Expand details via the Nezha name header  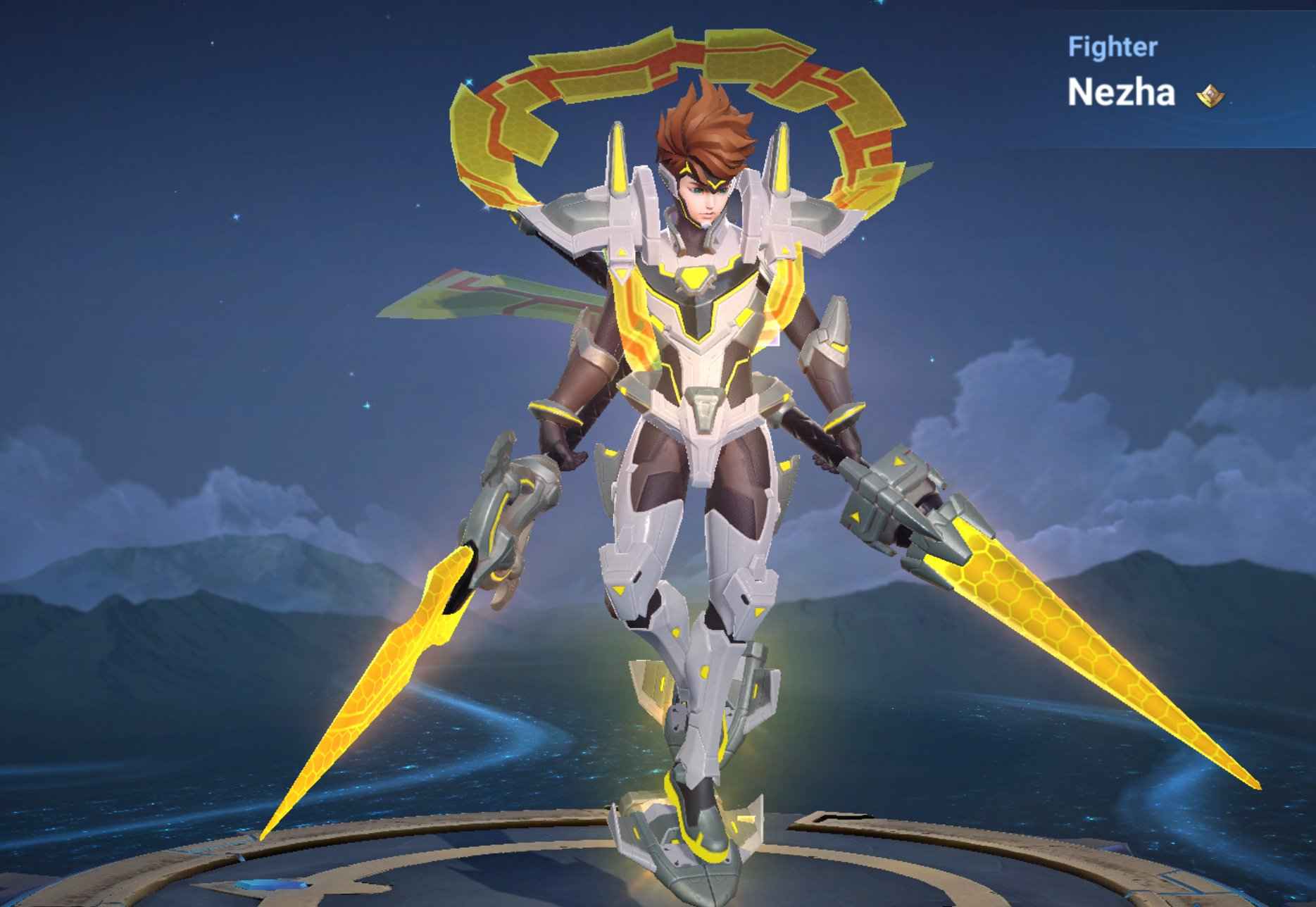[x=1120, y=91]
